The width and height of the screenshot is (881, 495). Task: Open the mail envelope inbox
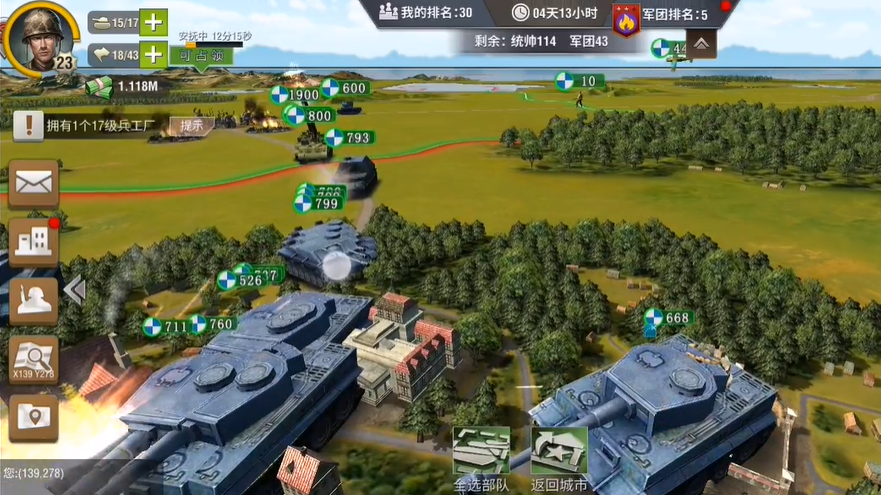pyautogui.click(x=33, y=183)
